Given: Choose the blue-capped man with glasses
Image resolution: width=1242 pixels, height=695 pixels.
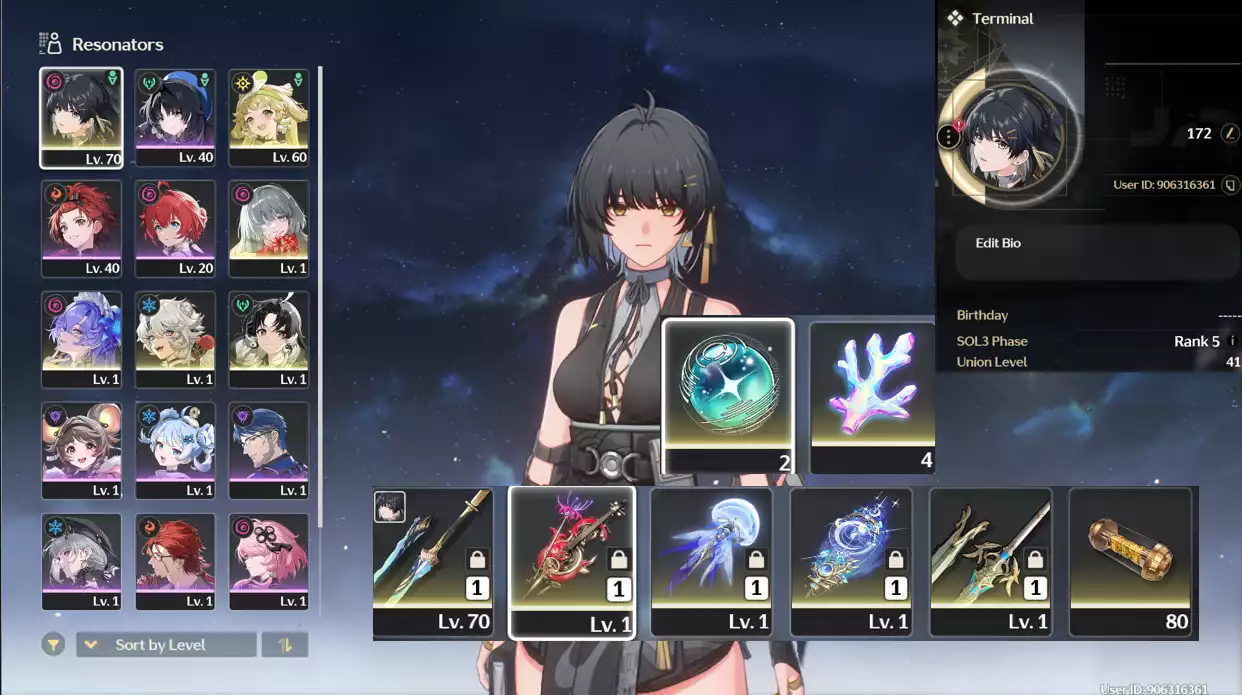Looking at the screenshot, I should pos(268,450).
